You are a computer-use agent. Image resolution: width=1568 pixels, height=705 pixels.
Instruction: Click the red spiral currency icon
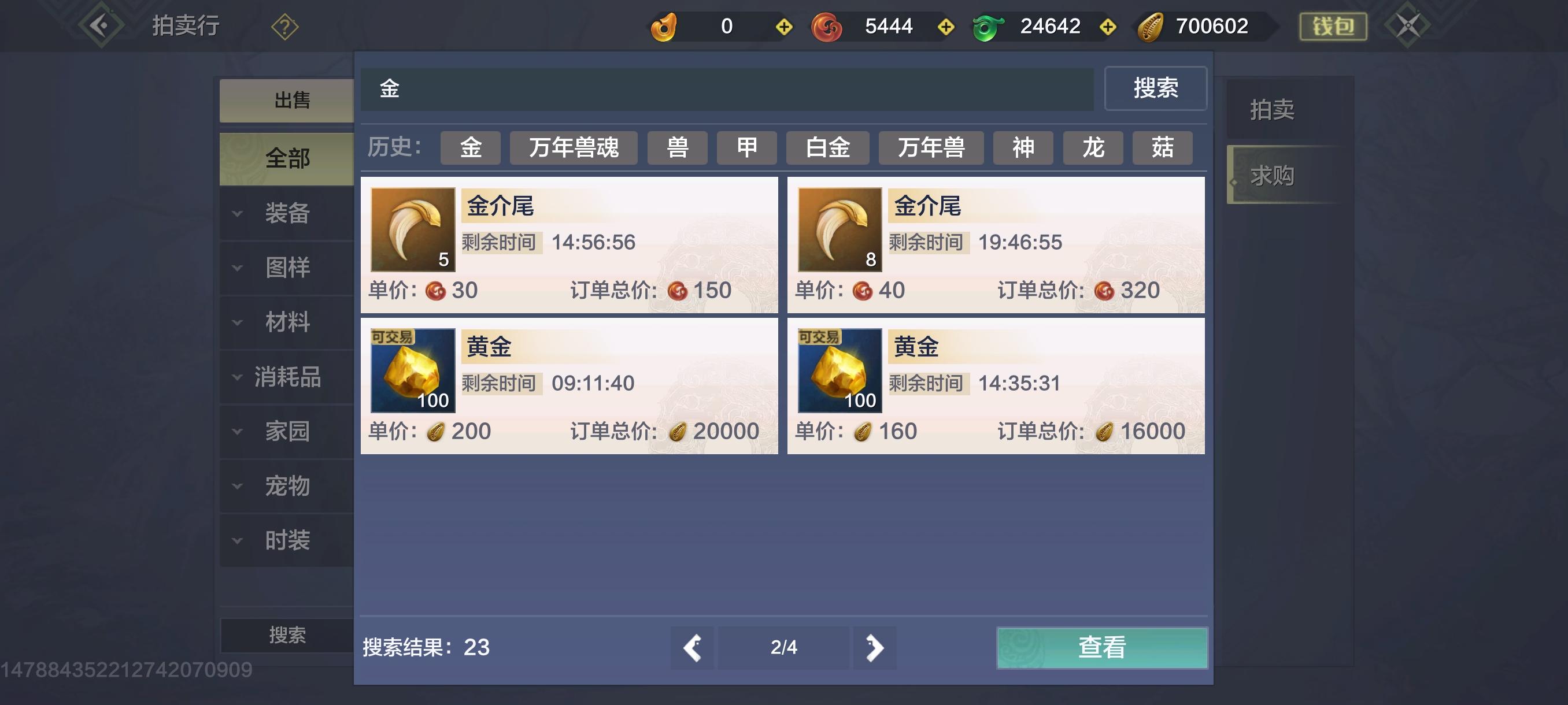[827, 26]
